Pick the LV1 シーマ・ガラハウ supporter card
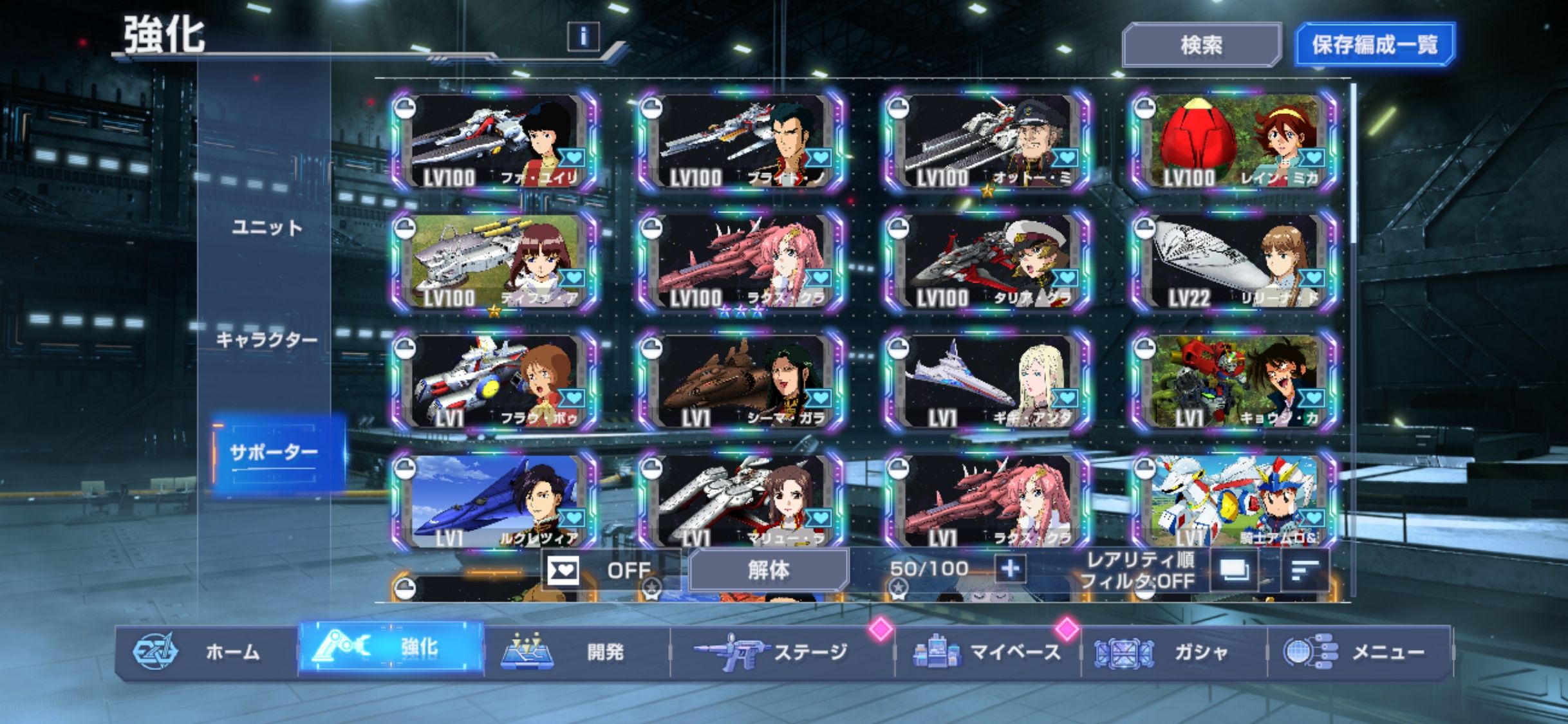This screenshot has width=1568, height=724. [x=740, y=382]
